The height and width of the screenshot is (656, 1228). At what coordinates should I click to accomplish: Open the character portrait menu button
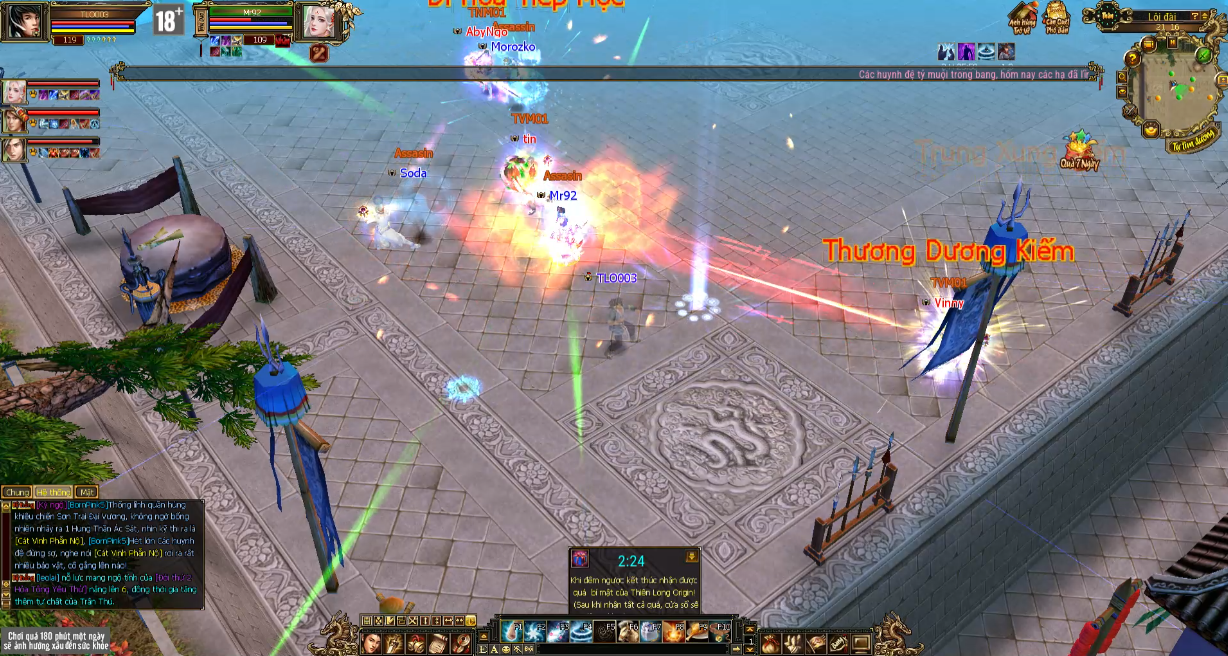372,643
